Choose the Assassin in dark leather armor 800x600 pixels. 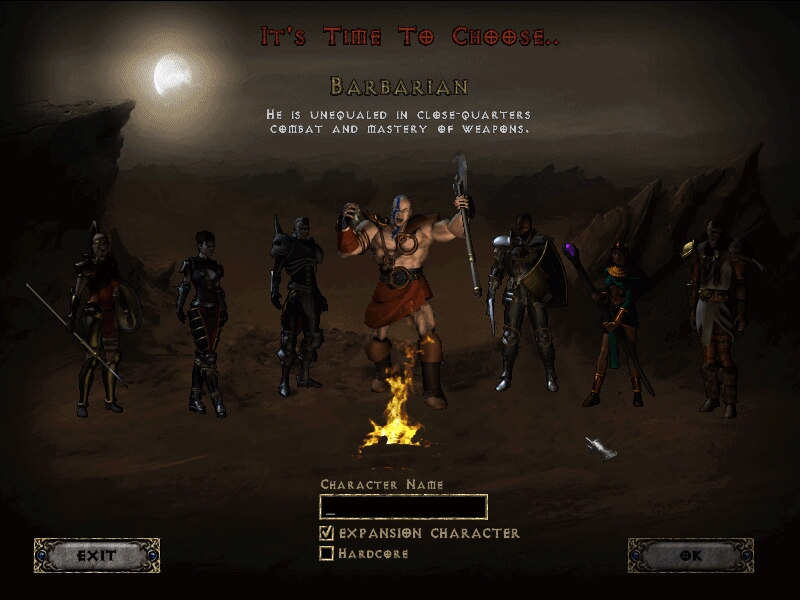(202, 320)
